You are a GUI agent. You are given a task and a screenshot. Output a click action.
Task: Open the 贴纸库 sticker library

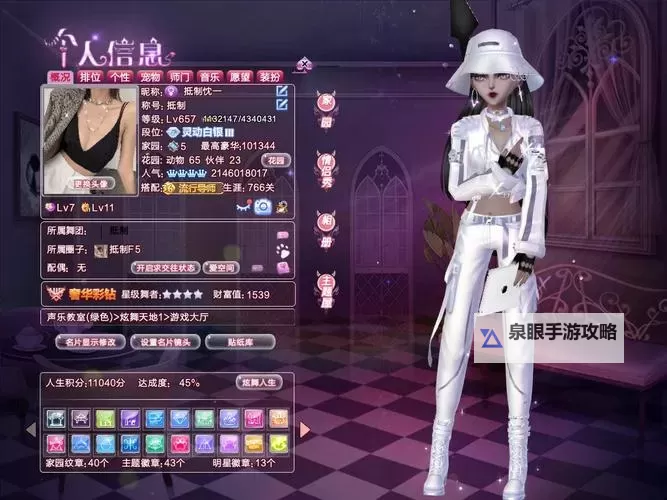click(x=240, y=342)
